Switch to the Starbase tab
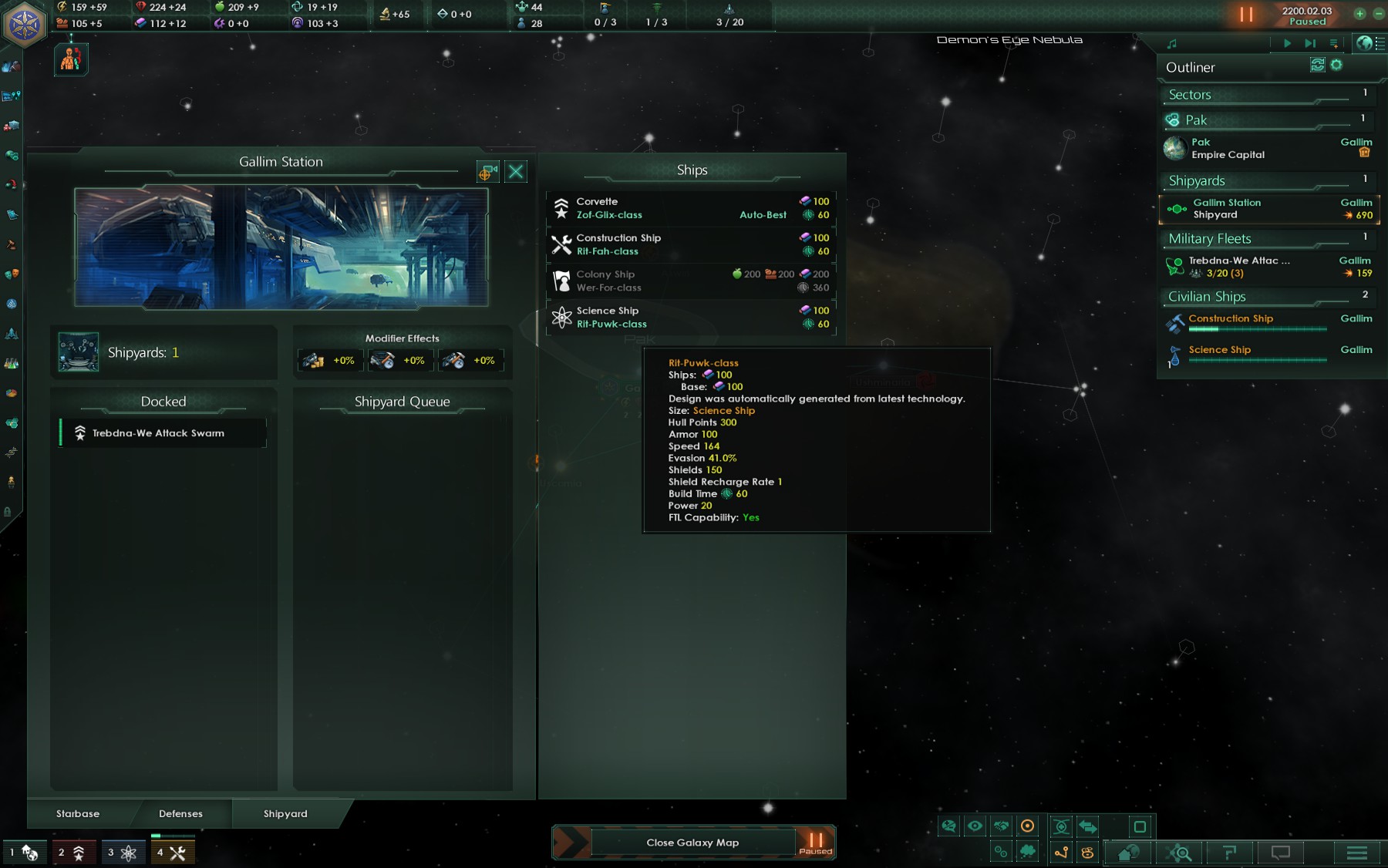This screenshot has height=868, width=1388. pyautogui.click(x=77, y=814)
